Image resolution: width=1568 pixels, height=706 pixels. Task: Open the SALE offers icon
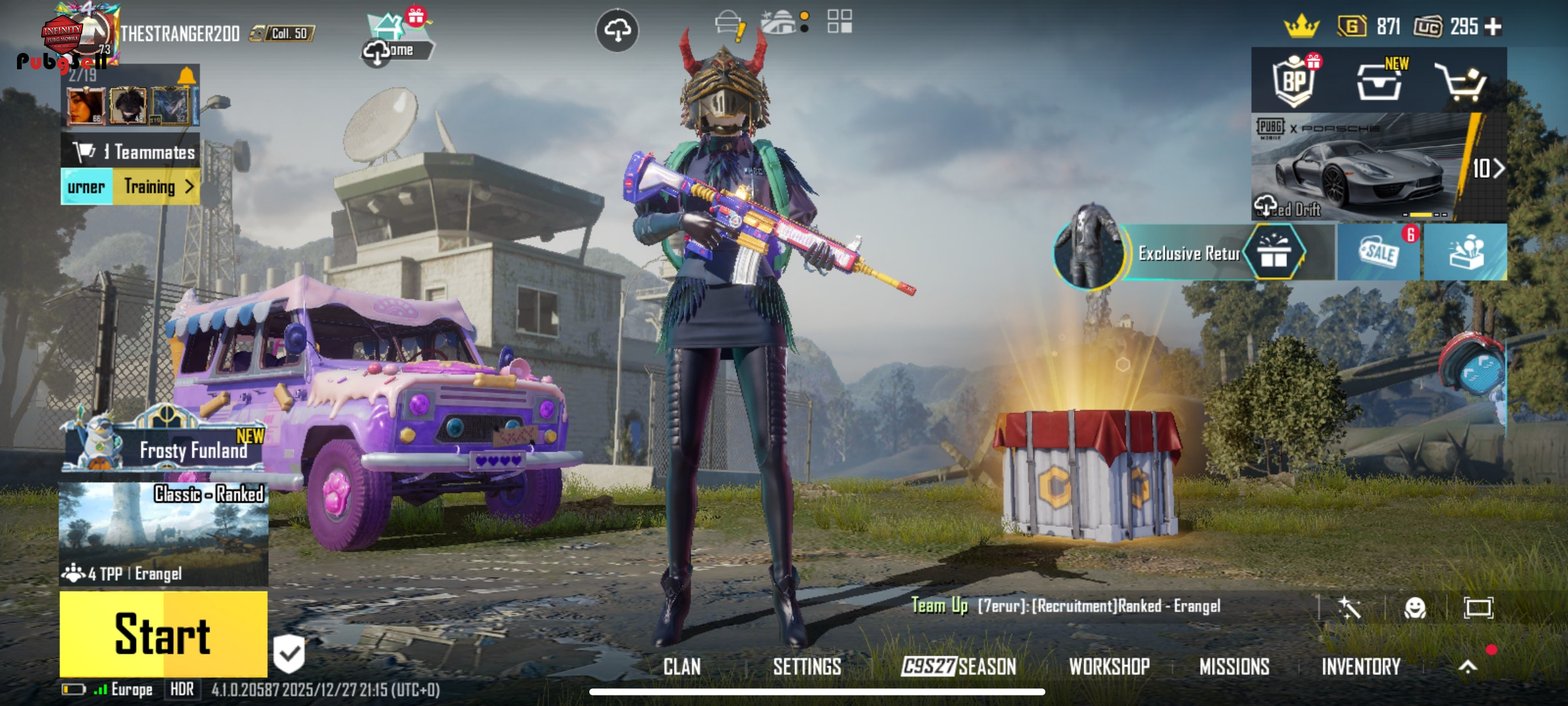coord(1379,252)
